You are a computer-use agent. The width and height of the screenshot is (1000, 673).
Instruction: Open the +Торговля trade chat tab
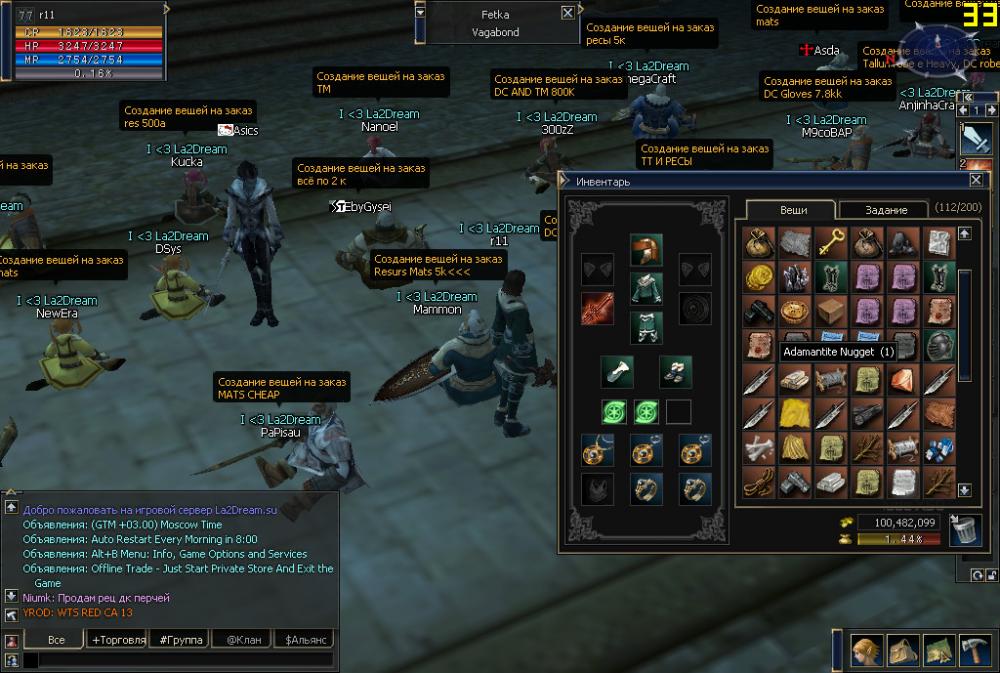[118, 639]
